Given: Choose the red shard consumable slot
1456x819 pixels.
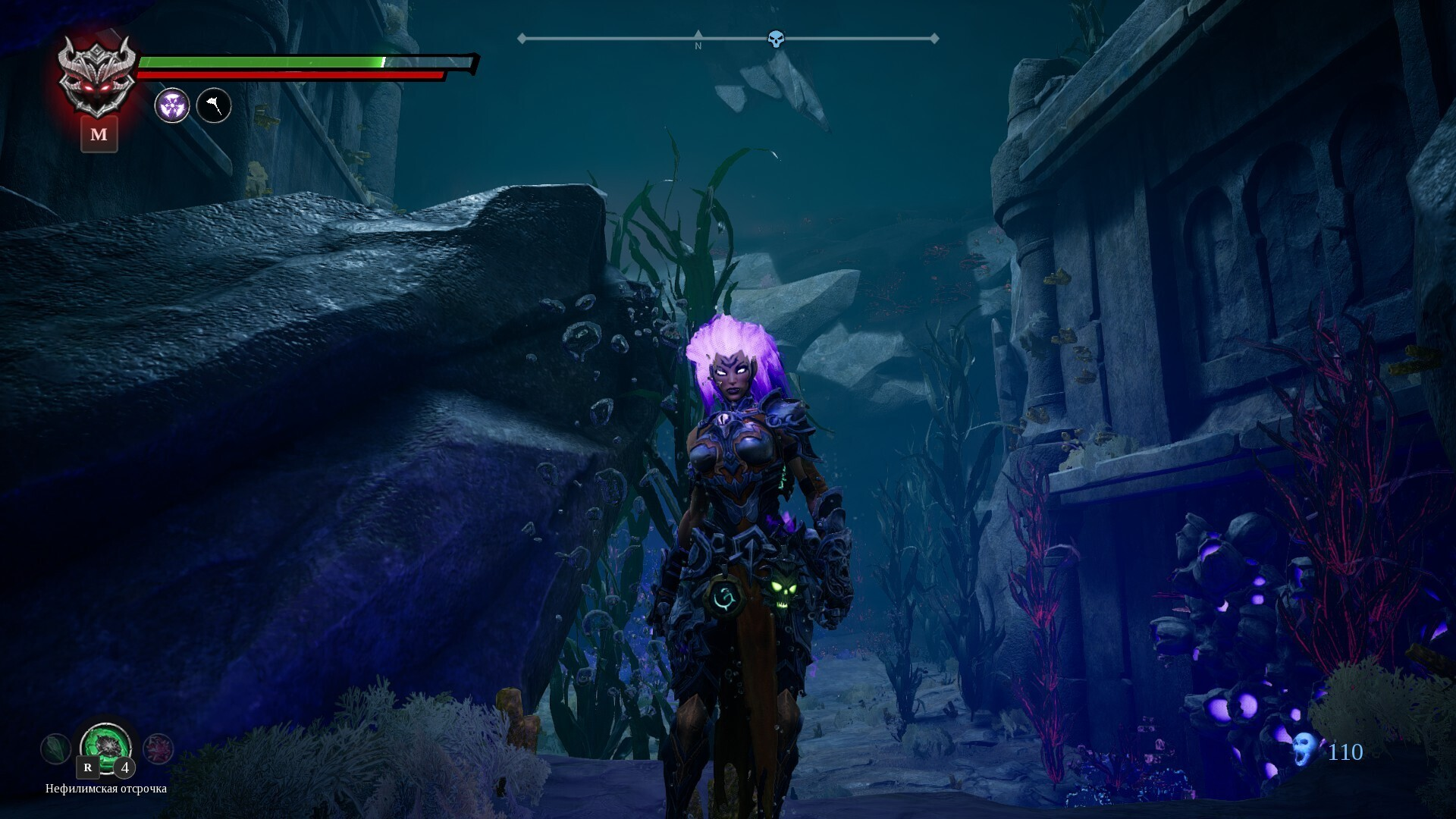Looking at the screenshot, I should click(158, 749).
